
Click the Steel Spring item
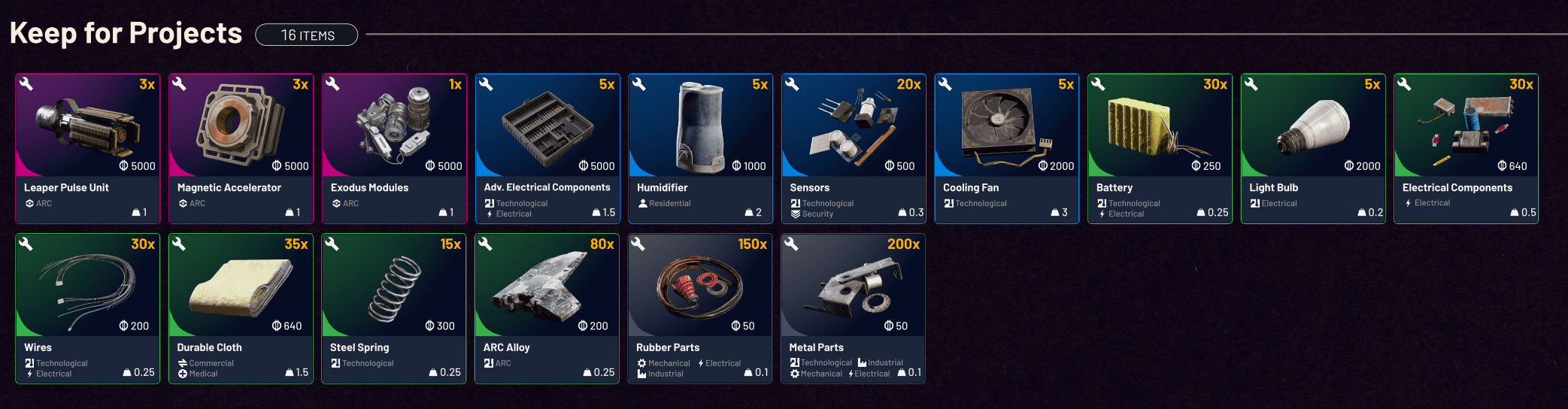393,308
